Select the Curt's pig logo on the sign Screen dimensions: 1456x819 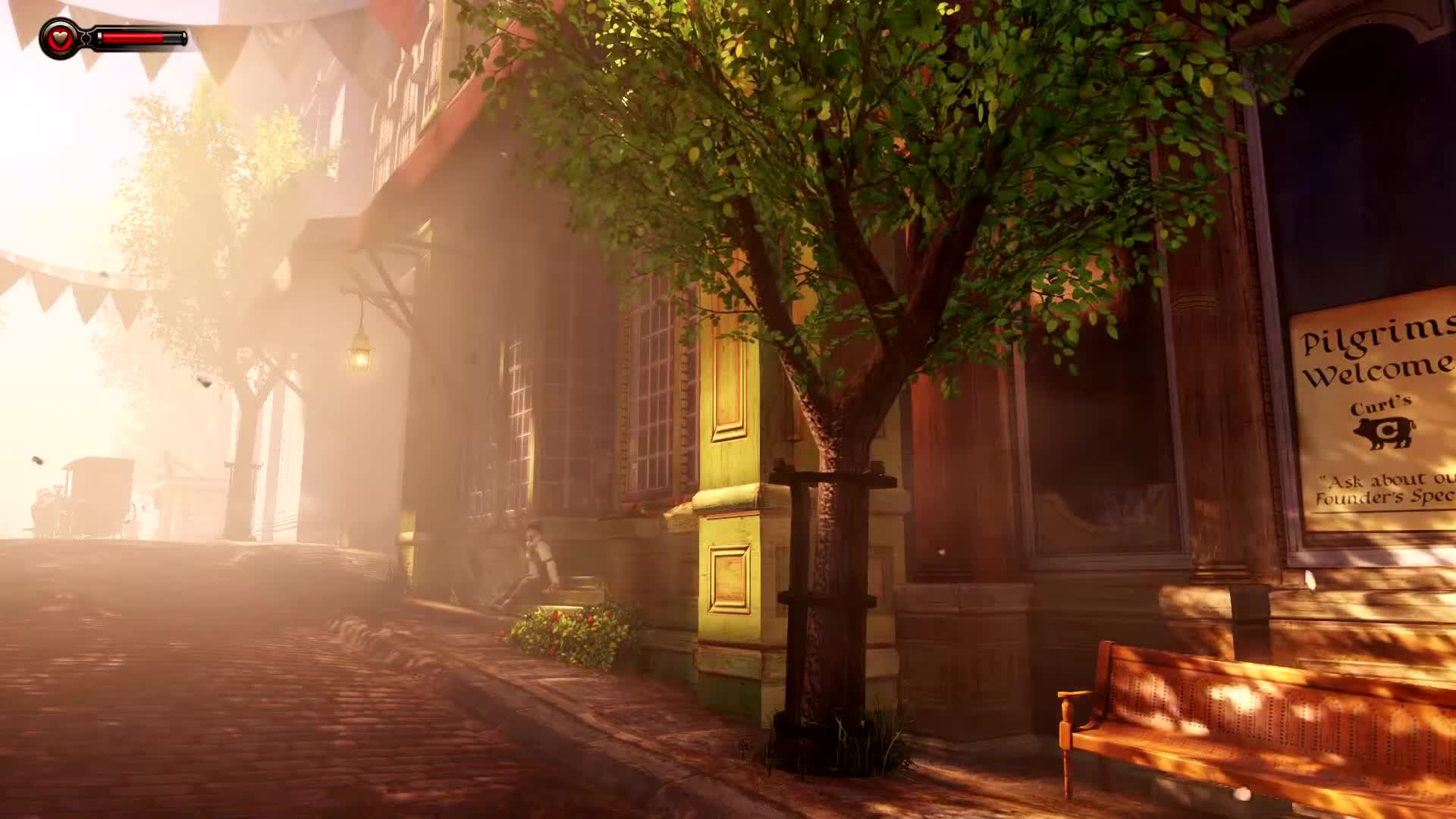click(x=1384, y=432)
